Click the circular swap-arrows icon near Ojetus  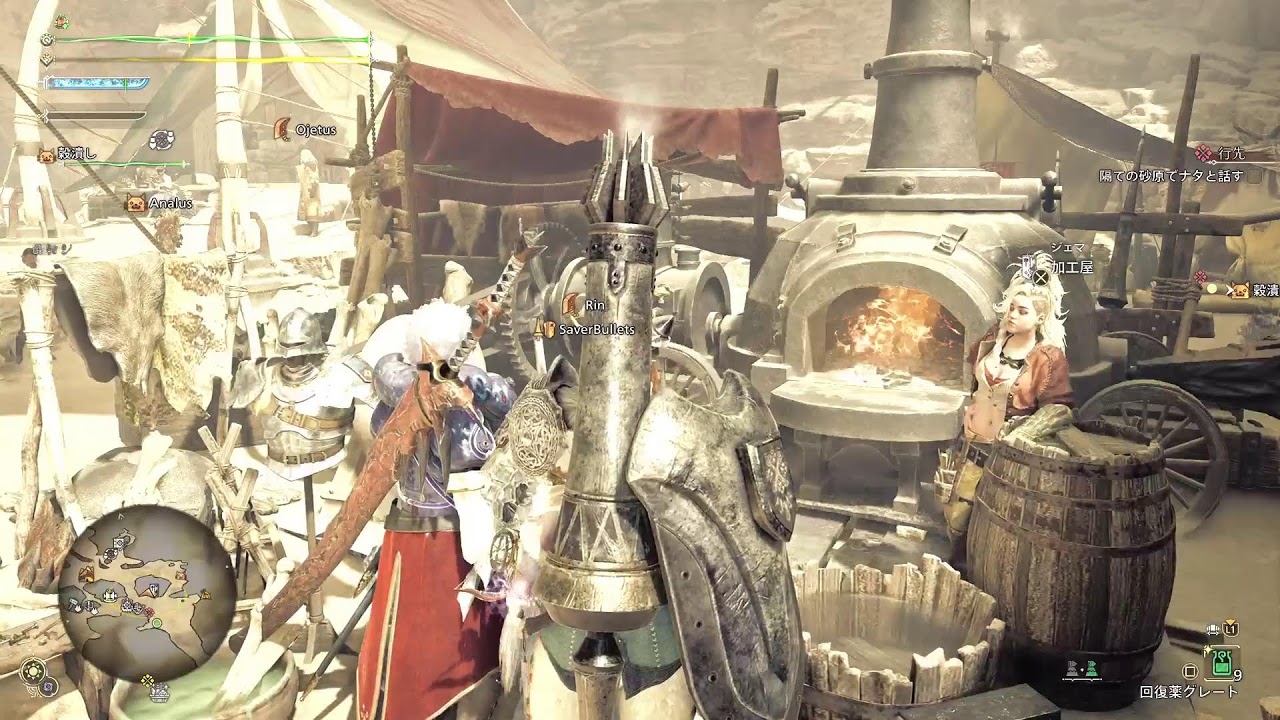[162, 140]
